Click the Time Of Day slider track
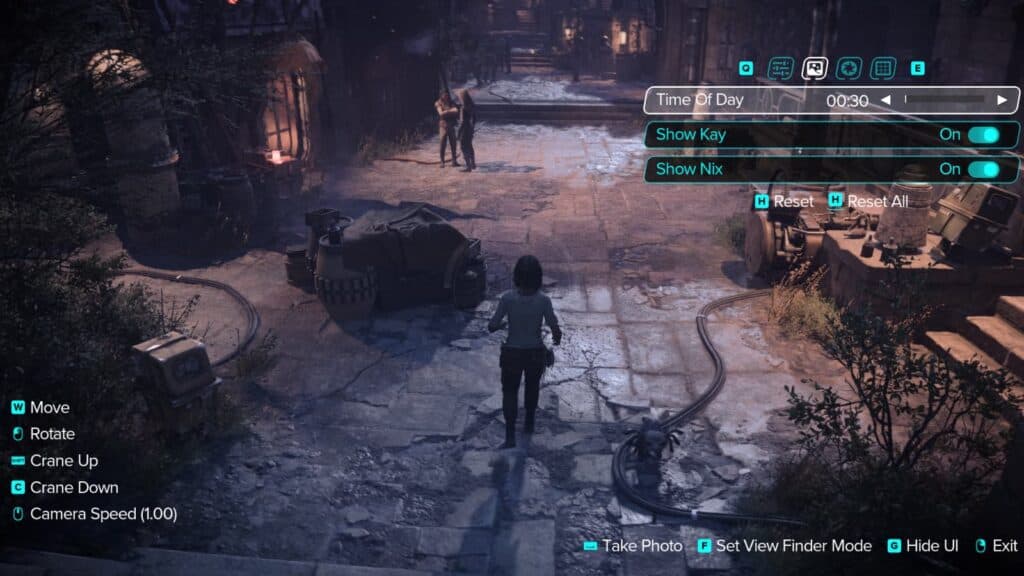This screenshot has width=1024, height=576. tap(945, 100)
